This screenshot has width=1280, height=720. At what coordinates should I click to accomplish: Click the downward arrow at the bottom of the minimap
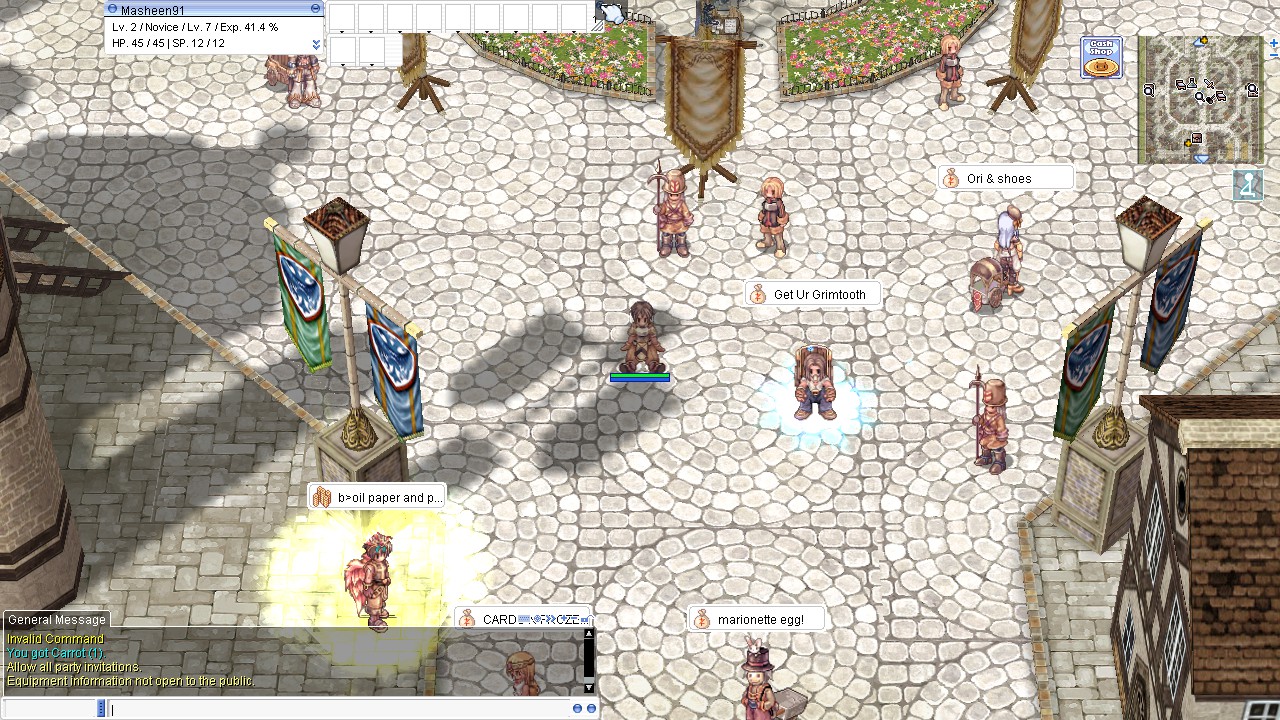[x=1201, y=158]
